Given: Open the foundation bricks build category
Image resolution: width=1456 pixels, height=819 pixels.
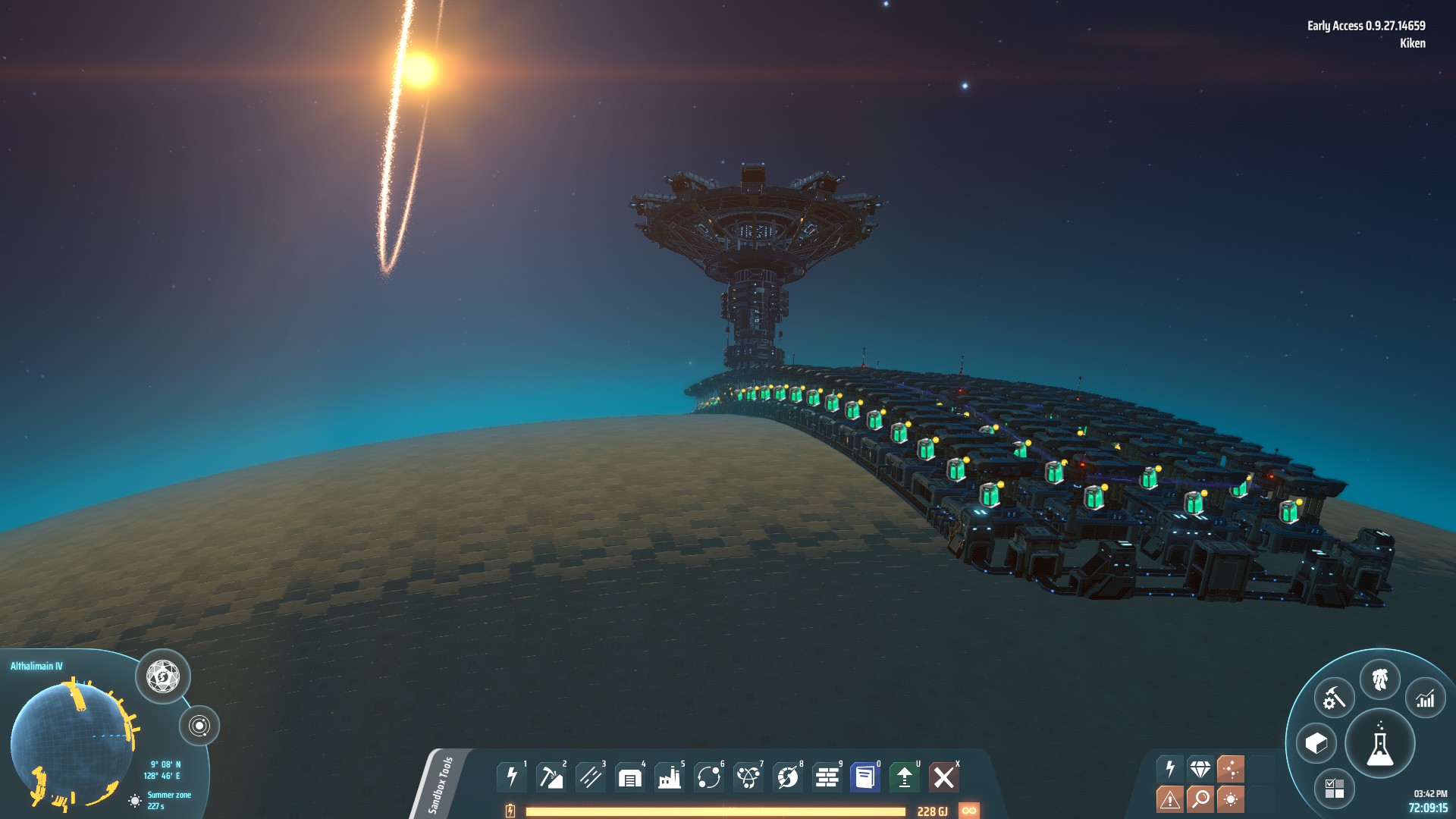Looking at the screenshot, I should click(x=827, y=777).
